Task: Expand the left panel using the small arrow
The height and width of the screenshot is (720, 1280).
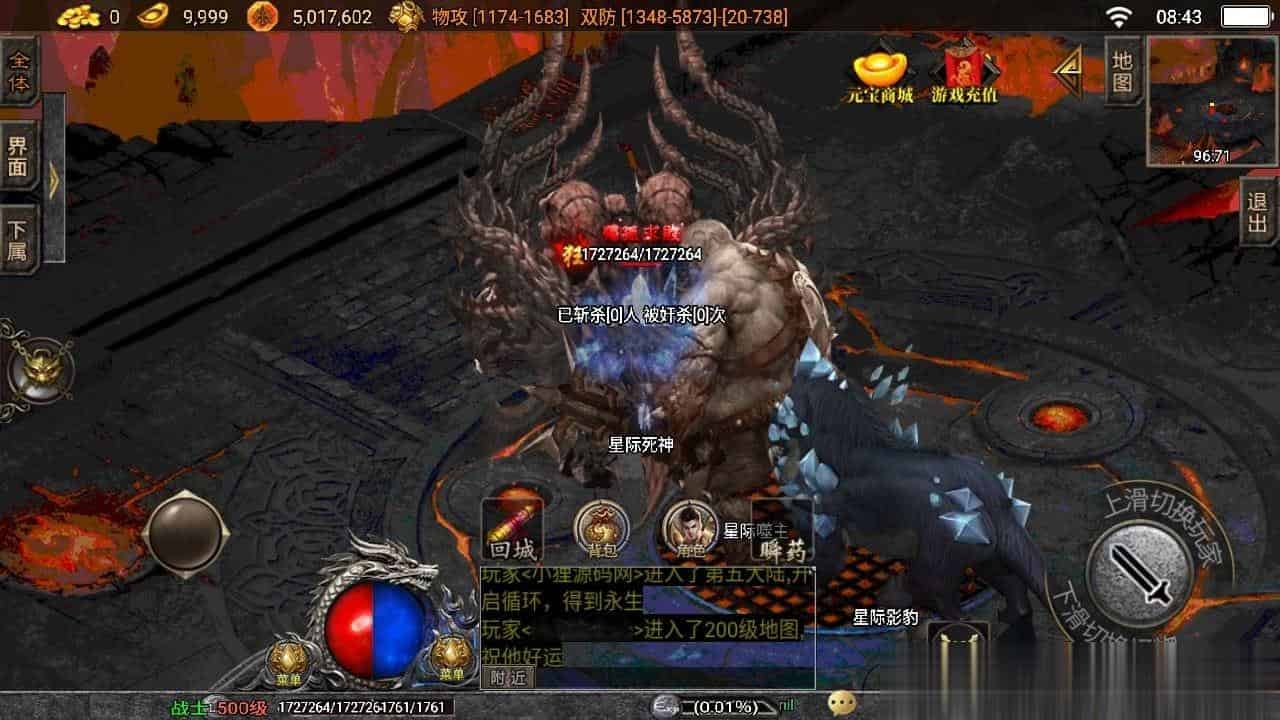Action: point(54,178)
